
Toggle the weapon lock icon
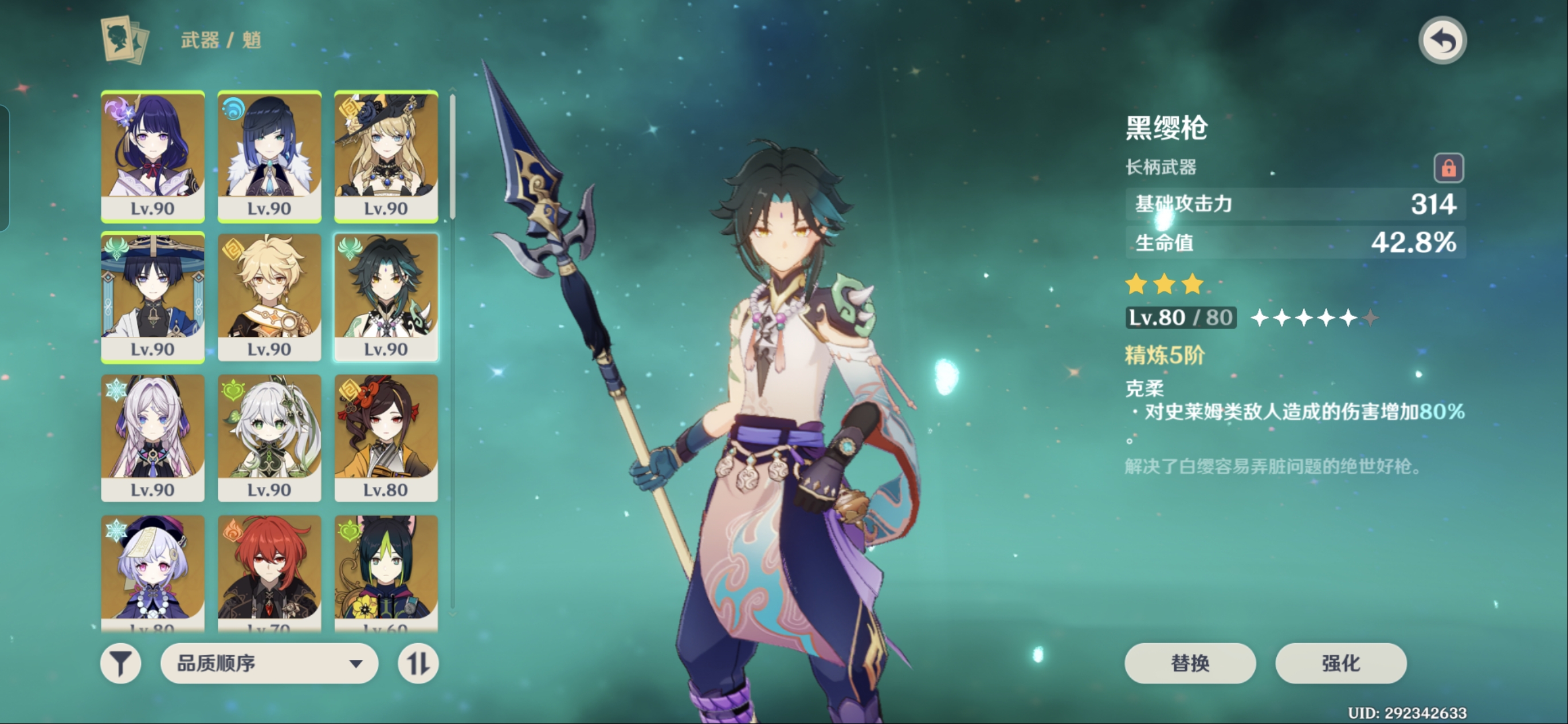pyautogui.click(x=1448, y=168)
